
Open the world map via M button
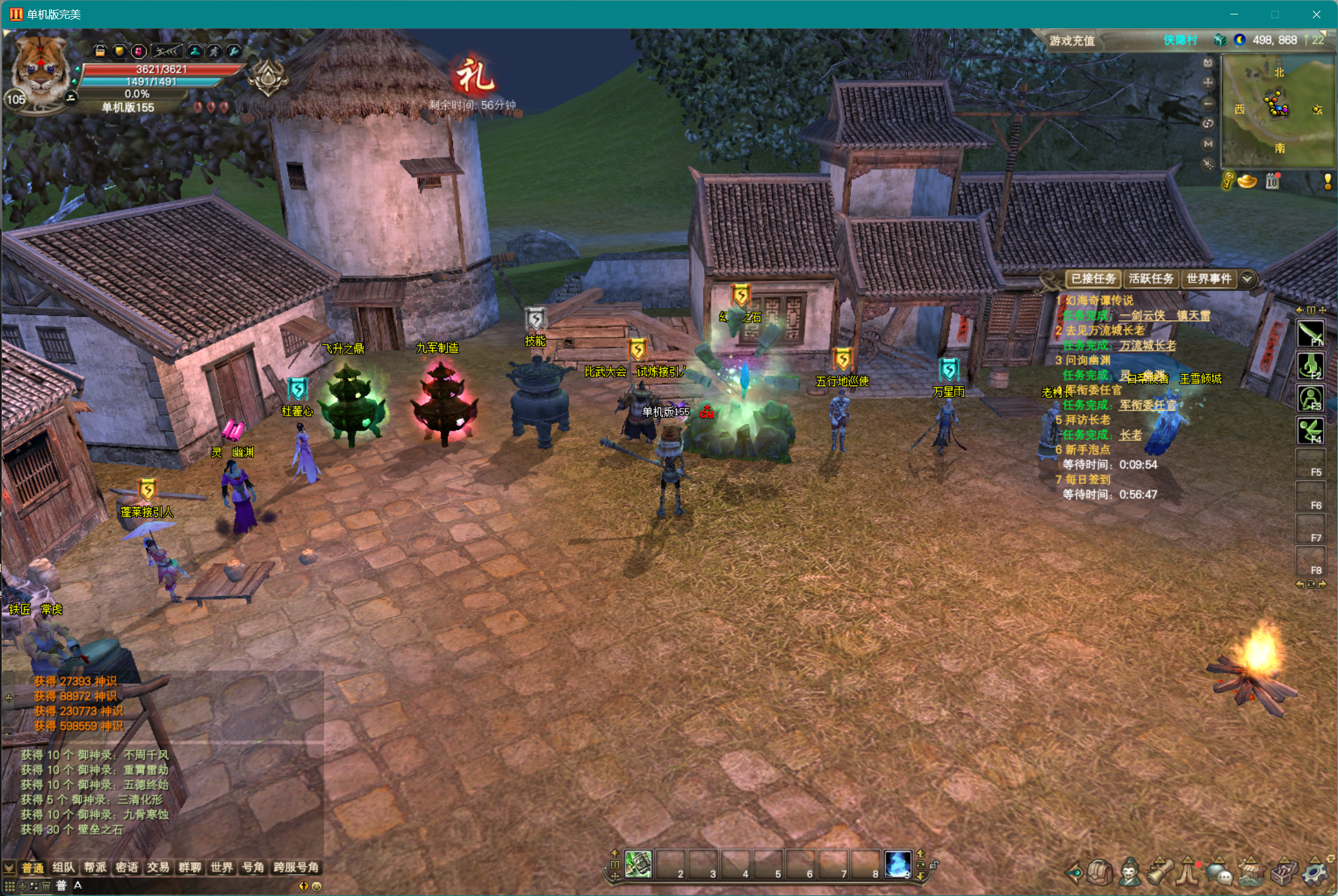pos(1208,144)
